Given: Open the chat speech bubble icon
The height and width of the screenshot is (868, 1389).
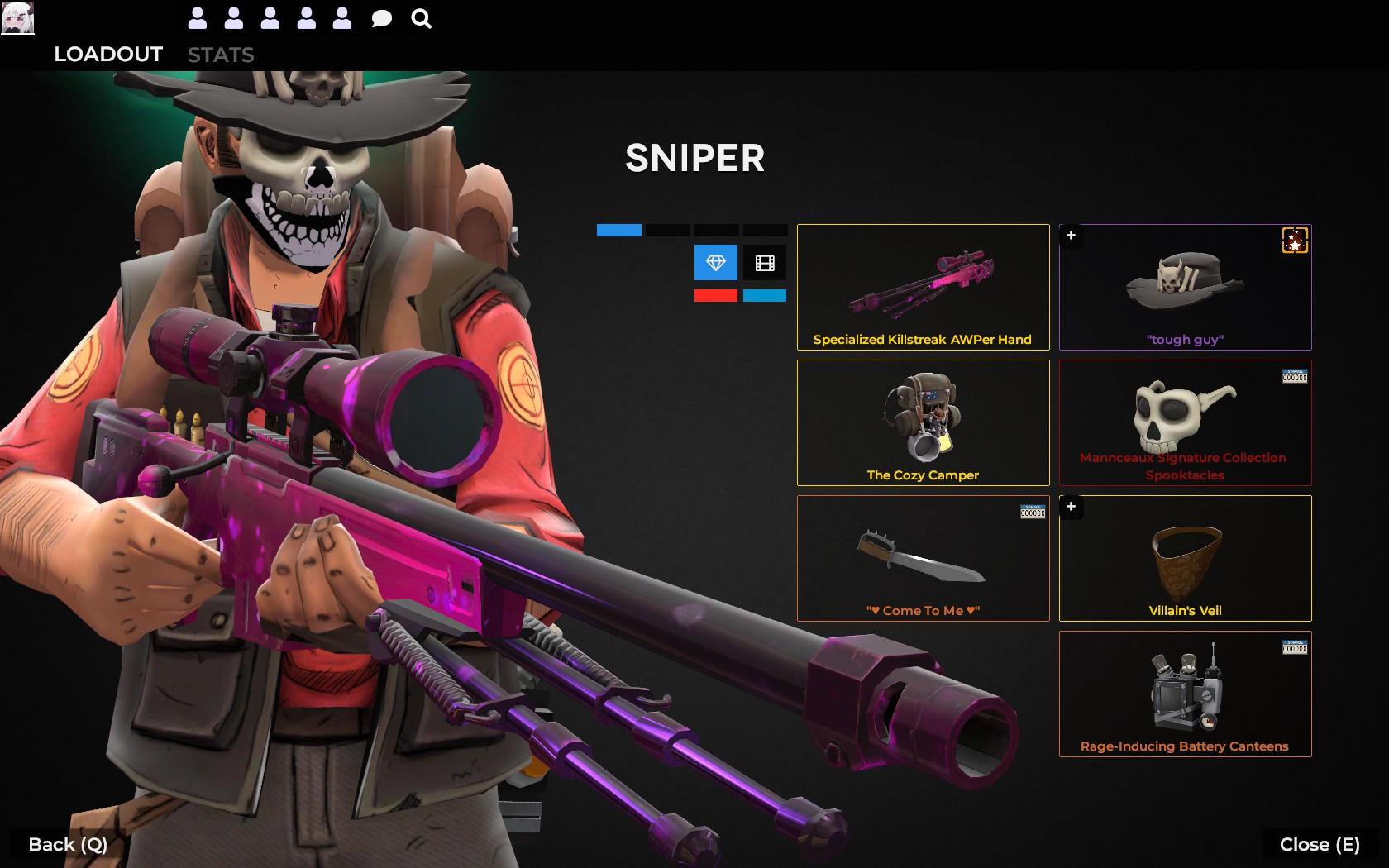Looking at the screenshot, I should pyautogui.click(x=381, y=17).
